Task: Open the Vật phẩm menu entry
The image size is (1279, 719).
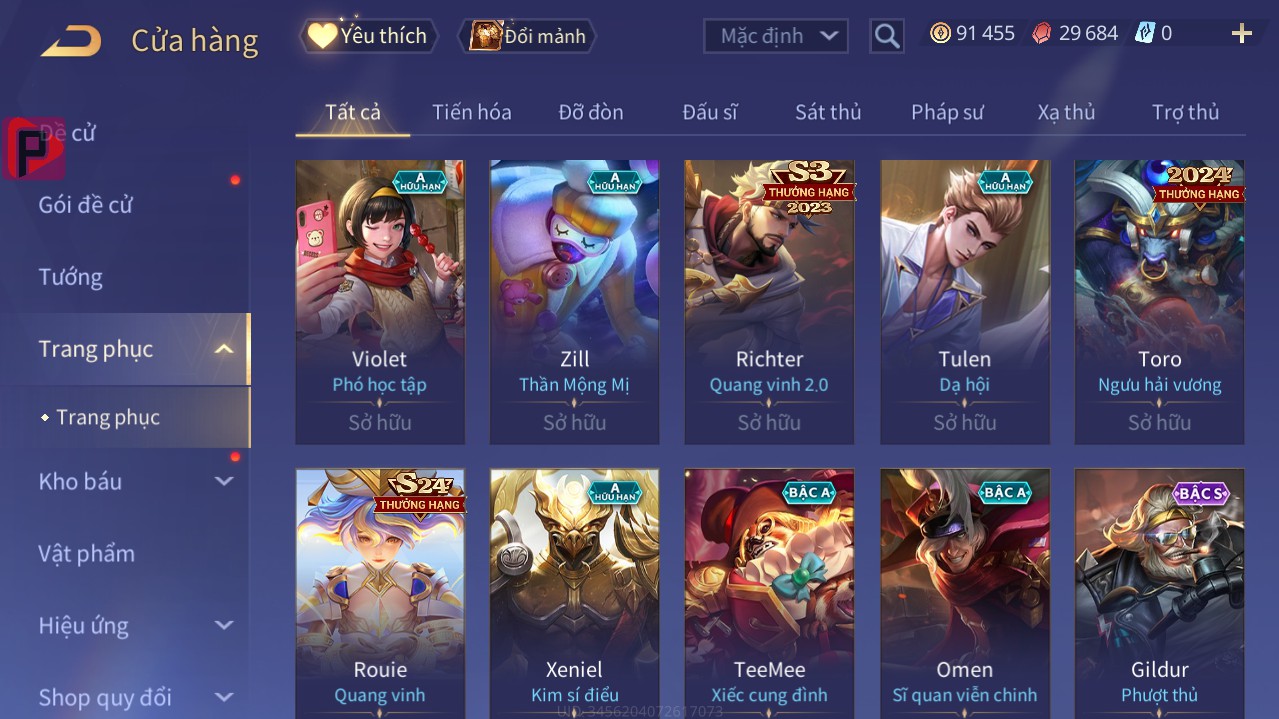Action: pyautogui.click(x=86, y=553)
